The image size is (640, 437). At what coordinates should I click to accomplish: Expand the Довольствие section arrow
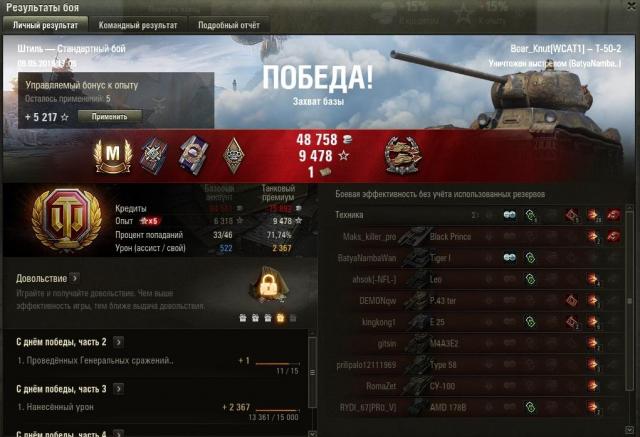74,278
